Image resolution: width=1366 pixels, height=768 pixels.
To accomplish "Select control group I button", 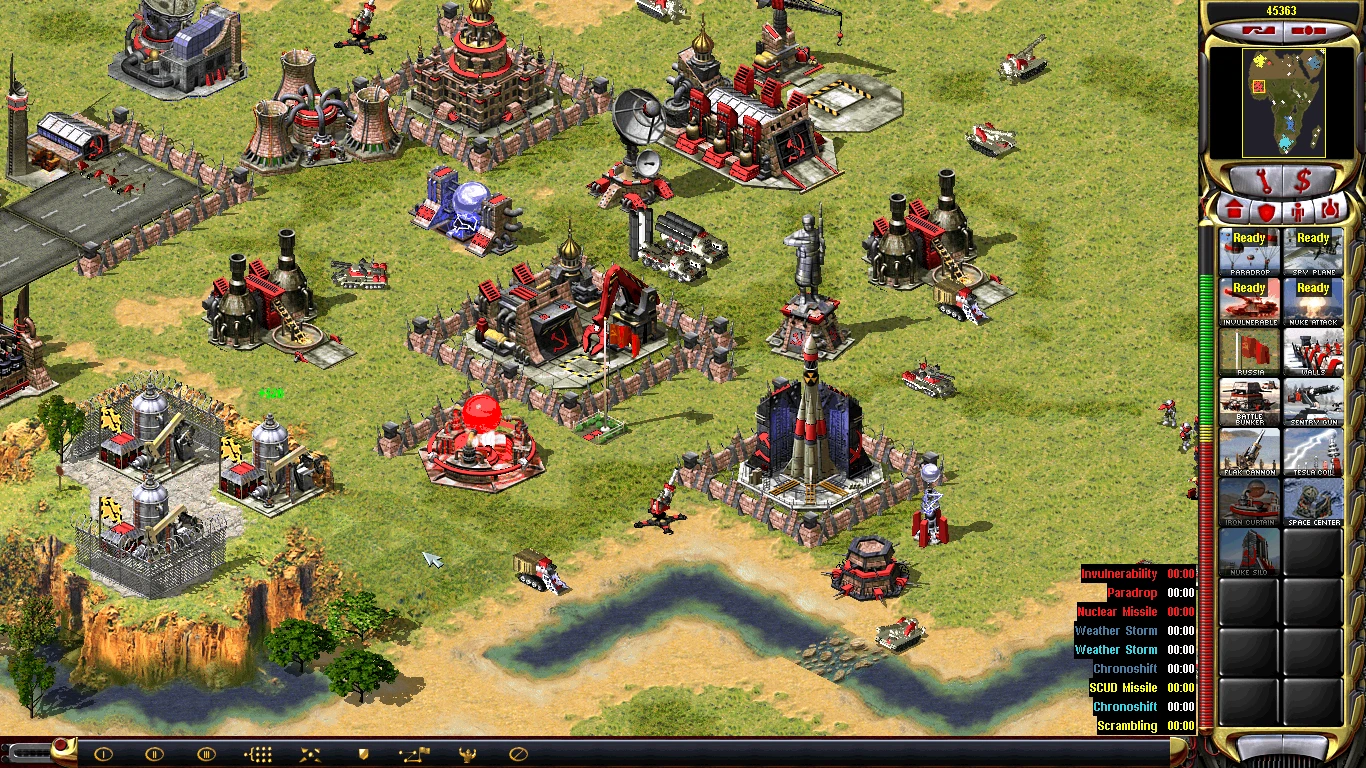I will tap(103, 754).
